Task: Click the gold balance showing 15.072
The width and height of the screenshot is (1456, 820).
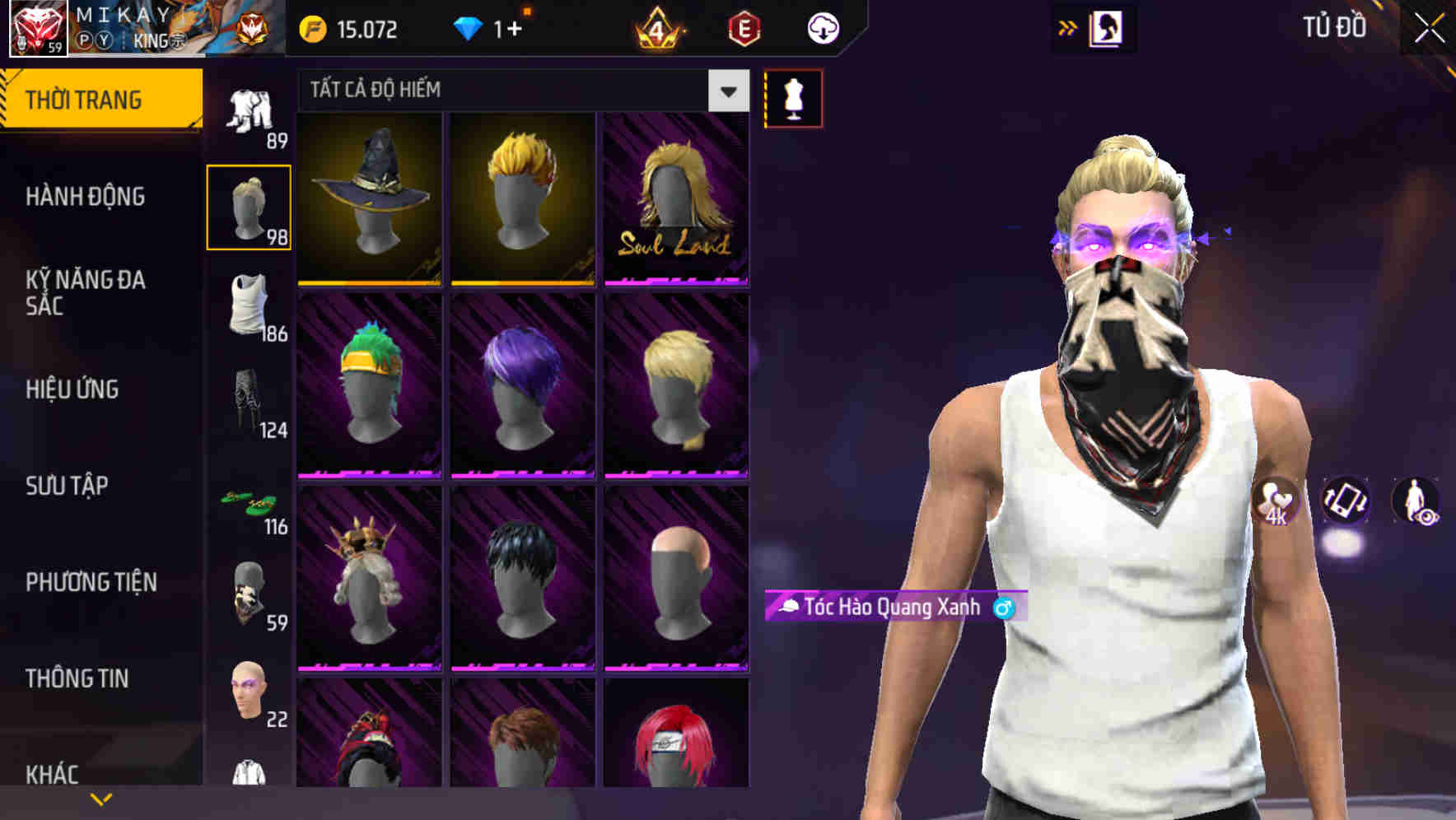Action: [350, 29]
